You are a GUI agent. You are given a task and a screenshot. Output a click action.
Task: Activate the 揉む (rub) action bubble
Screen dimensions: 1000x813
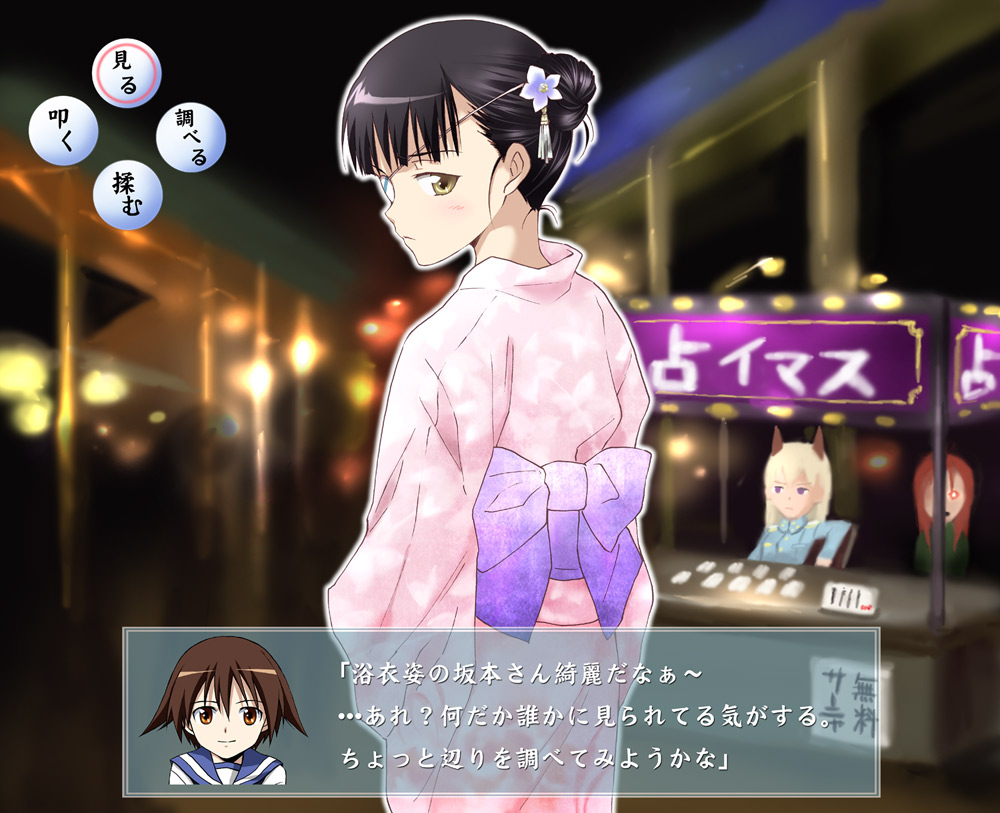click(x=127, y=195)
